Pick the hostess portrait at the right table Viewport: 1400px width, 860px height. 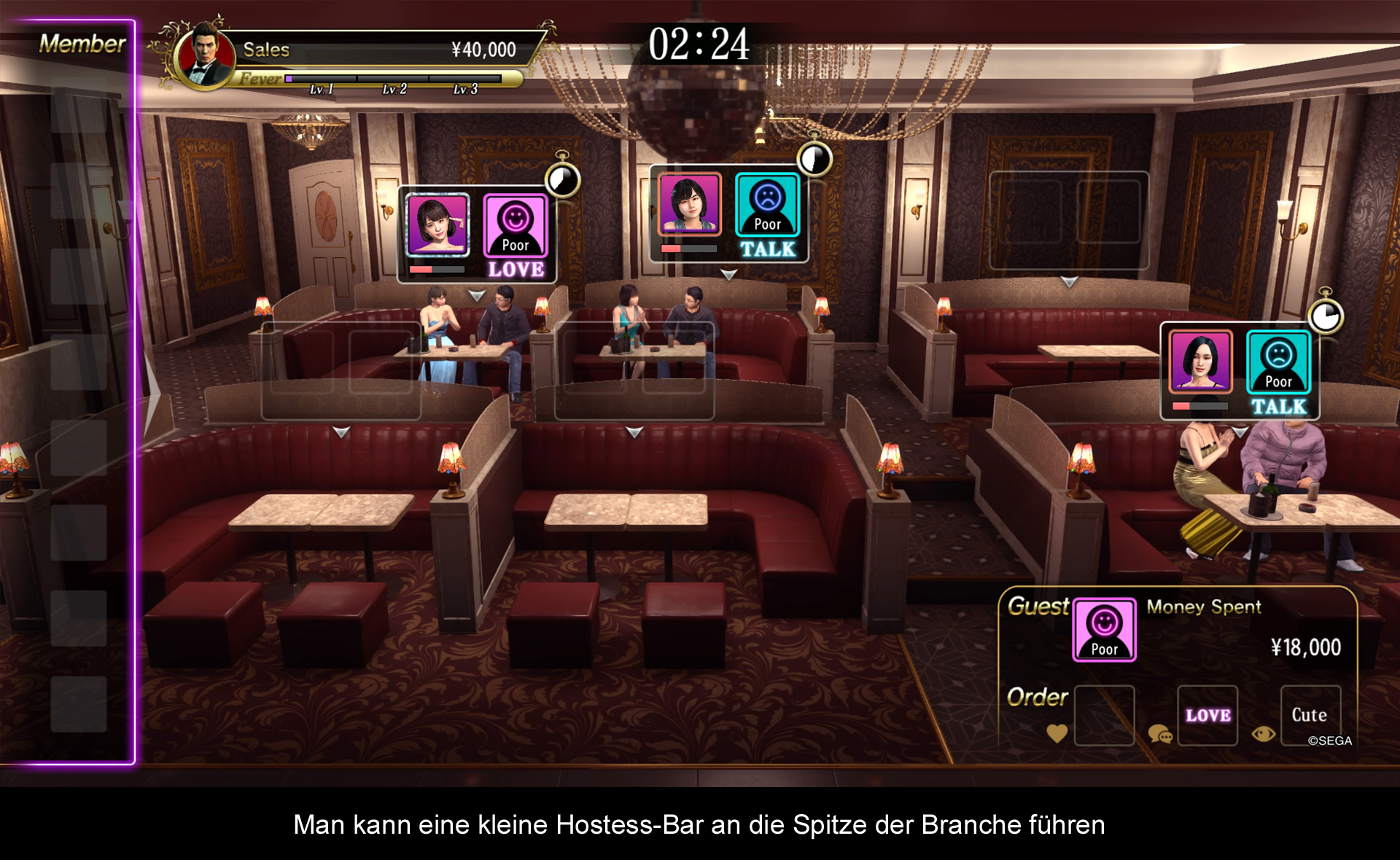[x=1200, y=361]
